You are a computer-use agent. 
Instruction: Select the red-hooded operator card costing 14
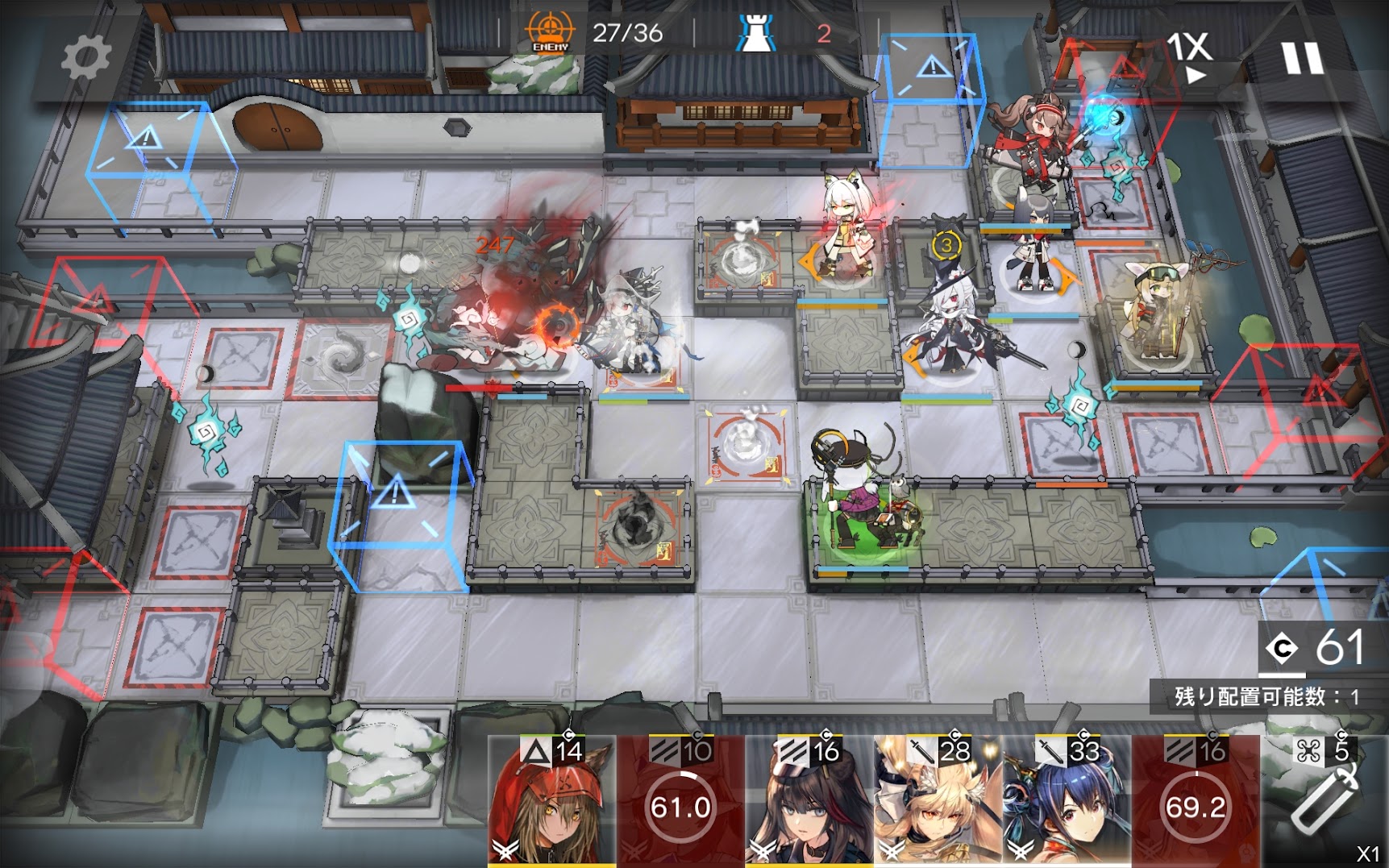click(551, 802)
